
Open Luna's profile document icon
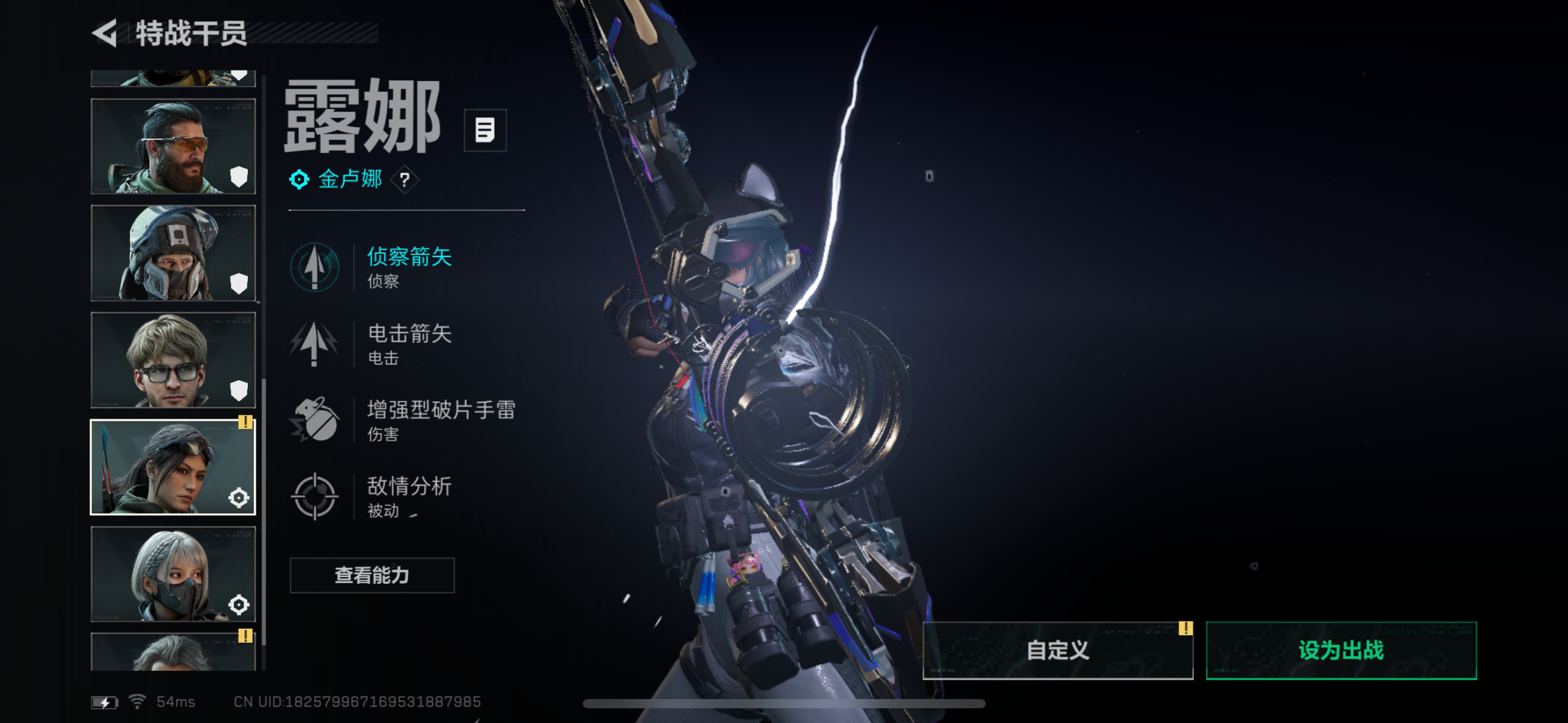point(485,130)
